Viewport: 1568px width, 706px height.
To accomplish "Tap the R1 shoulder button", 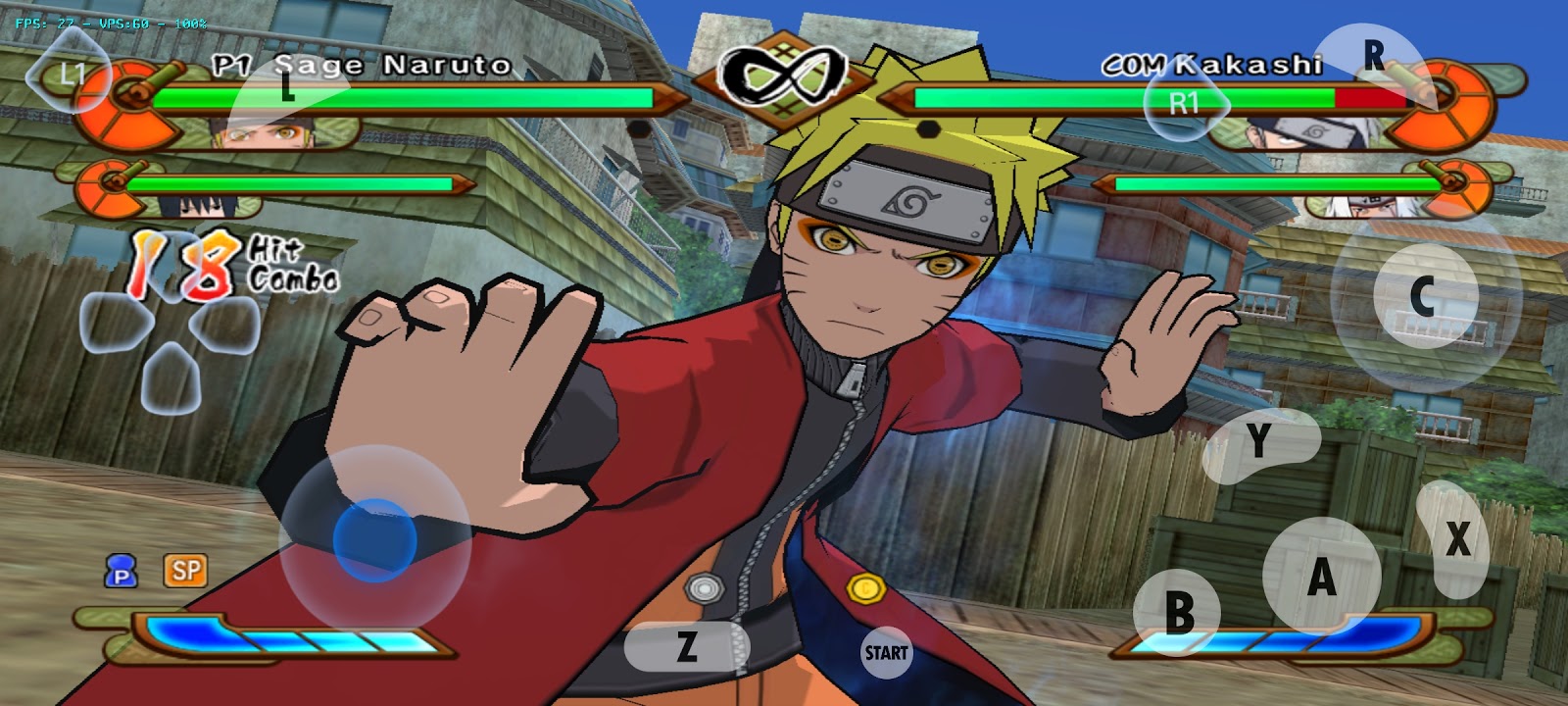I will 1186,101.
